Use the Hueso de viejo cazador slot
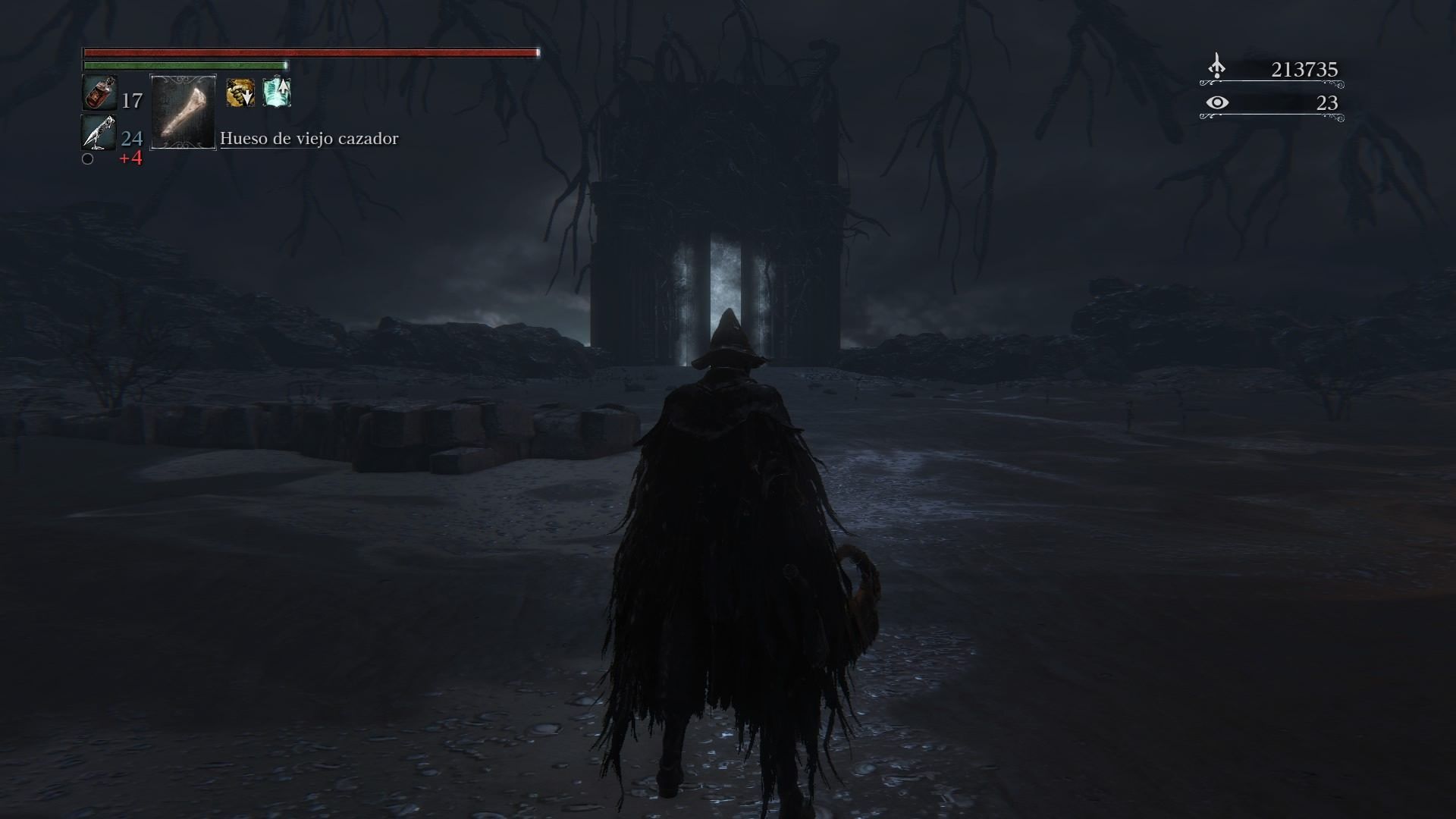Screen dimensions: 1456x819 (184, 112)
